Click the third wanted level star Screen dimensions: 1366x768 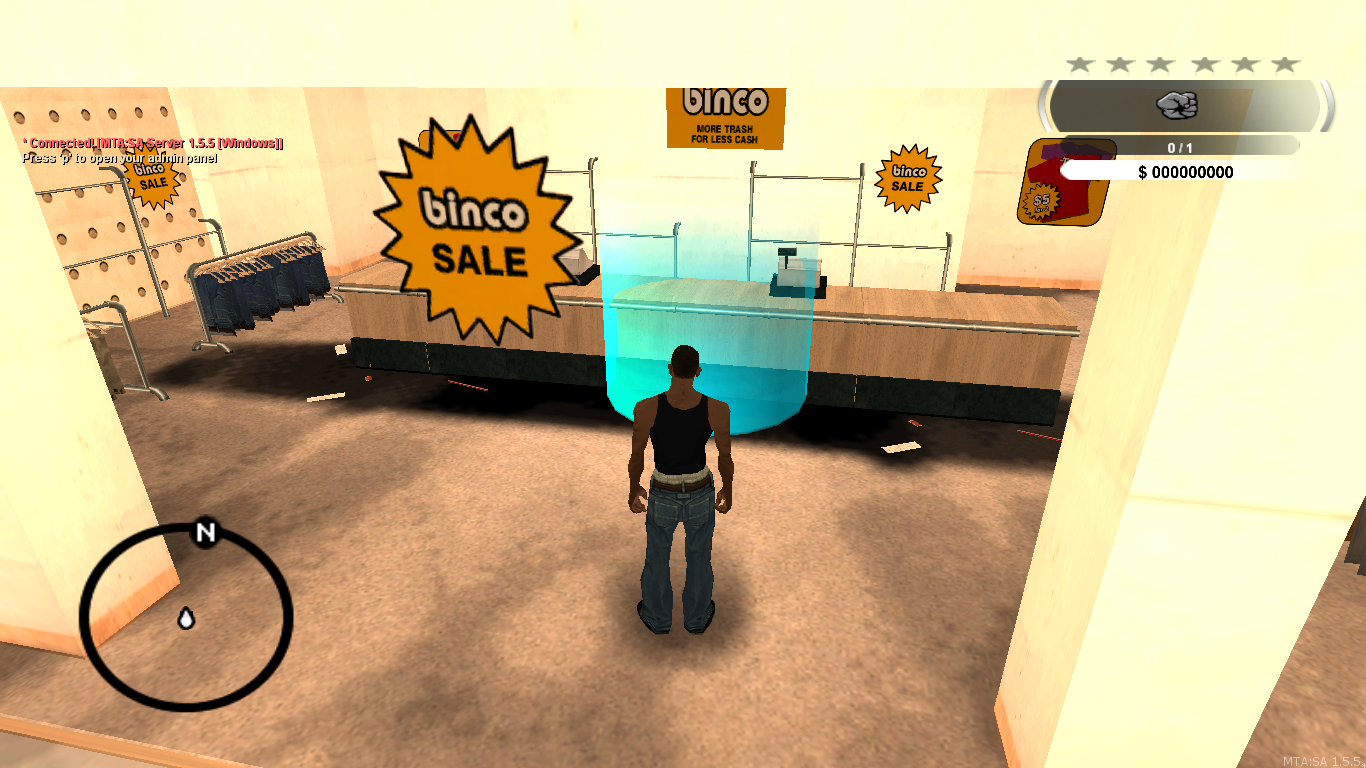[x=1162, y=62]
